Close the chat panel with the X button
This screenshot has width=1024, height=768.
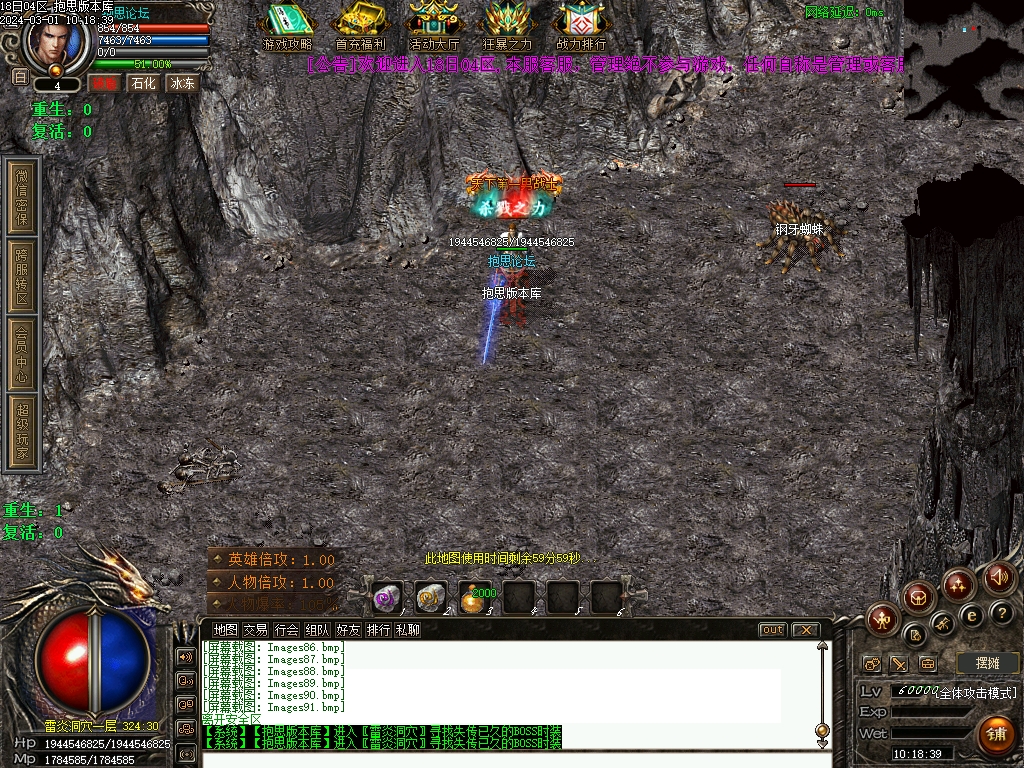[804, 630]
